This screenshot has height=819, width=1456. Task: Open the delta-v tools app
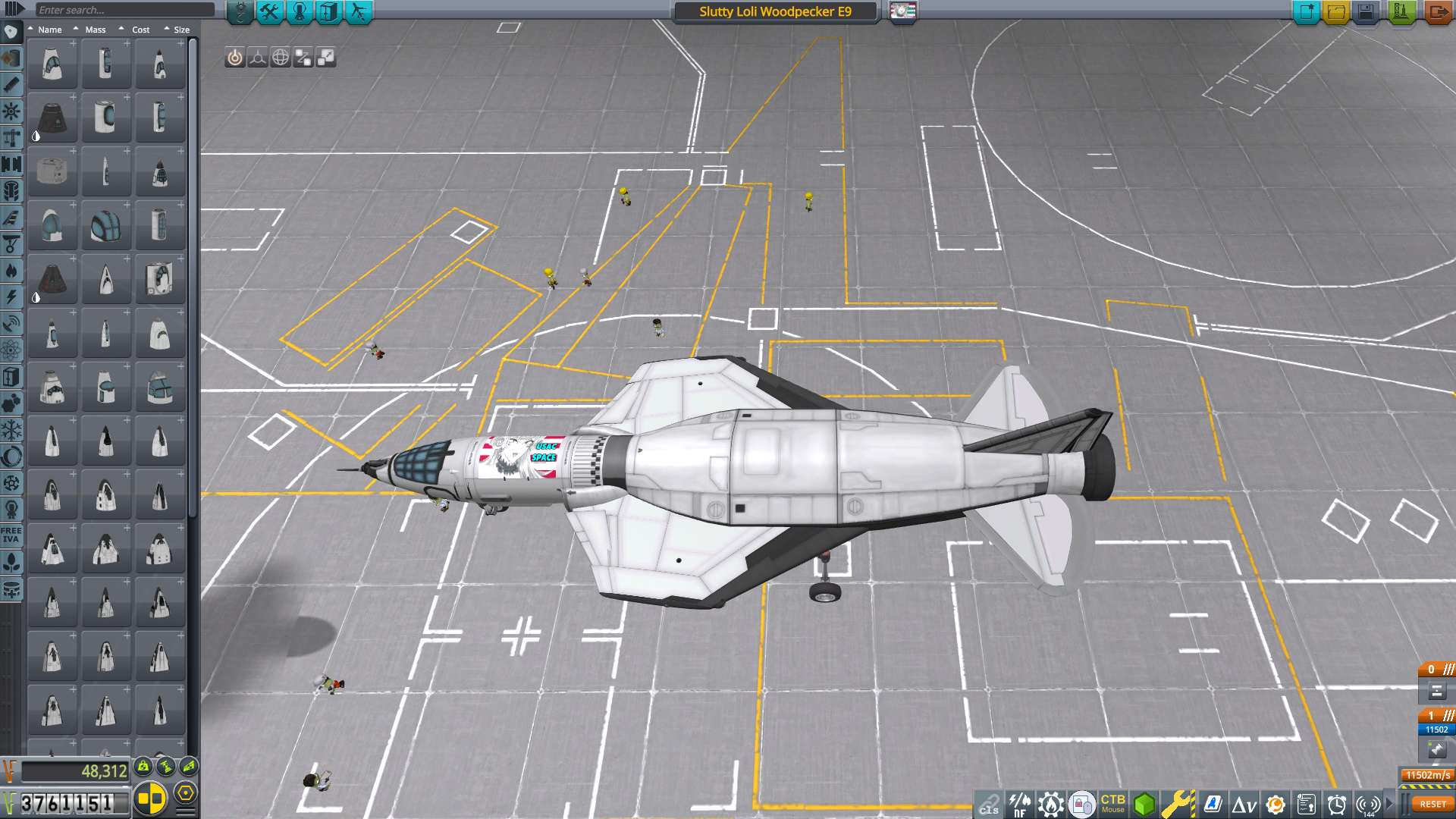tap(1244, 804)
